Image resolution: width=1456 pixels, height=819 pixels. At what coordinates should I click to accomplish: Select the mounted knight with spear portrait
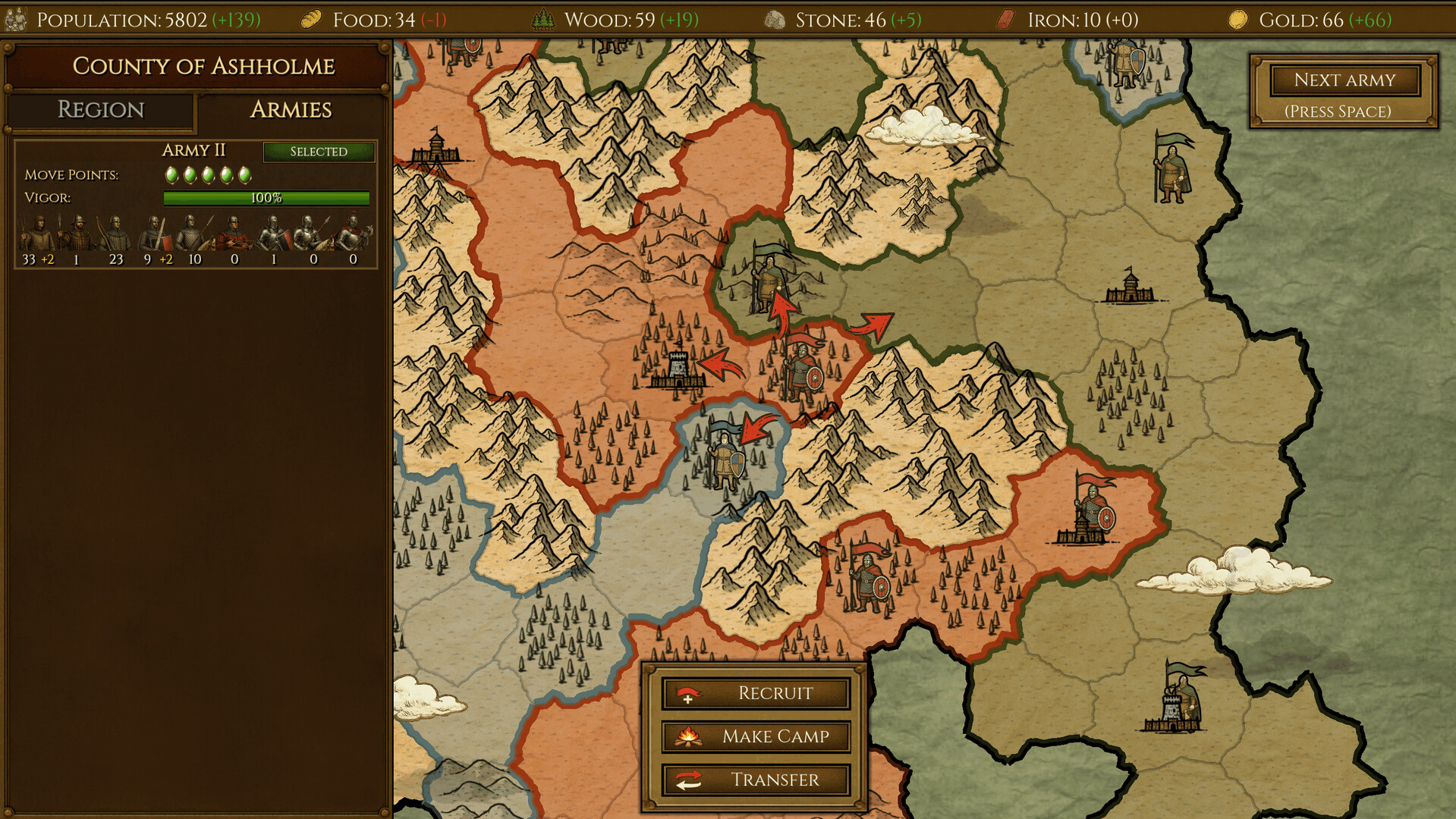coord(310,237)
